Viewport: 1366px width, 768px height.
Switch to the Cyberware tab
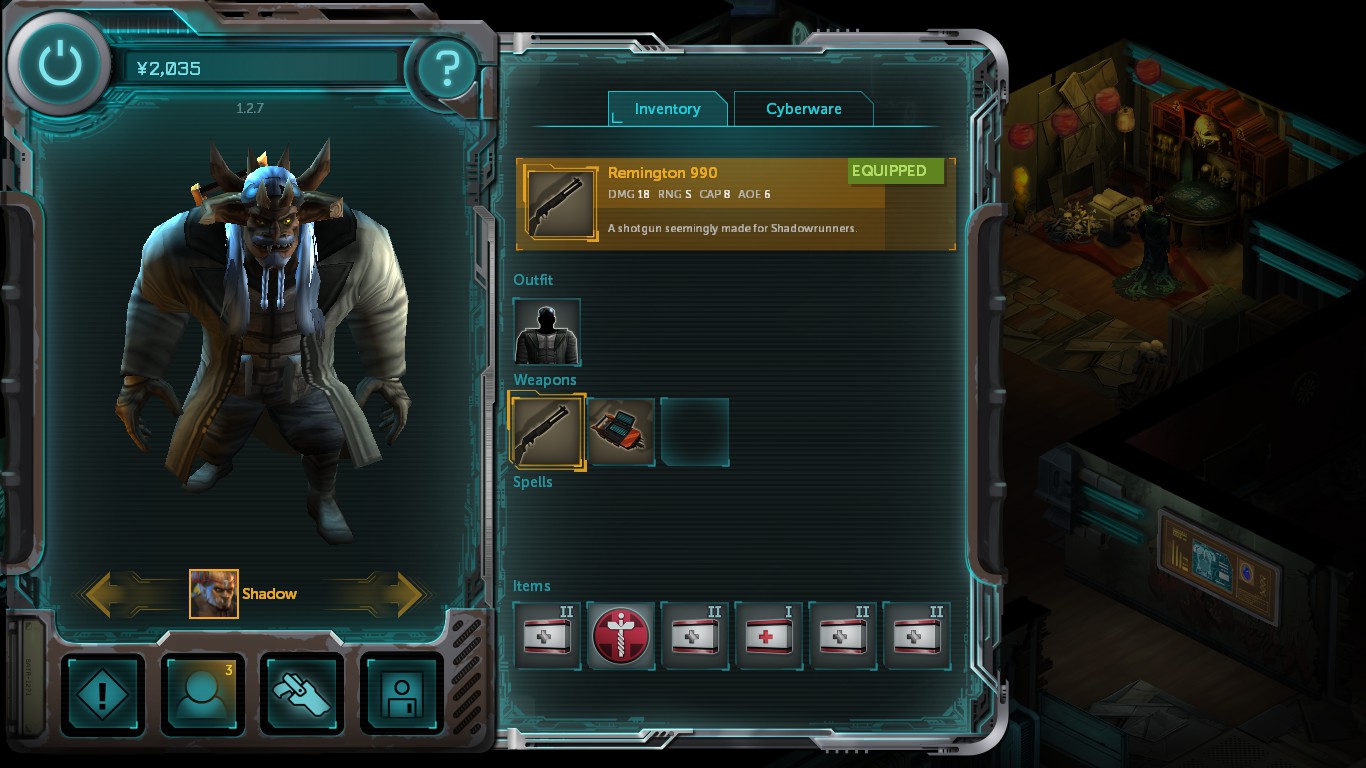[x=804, y=109]
